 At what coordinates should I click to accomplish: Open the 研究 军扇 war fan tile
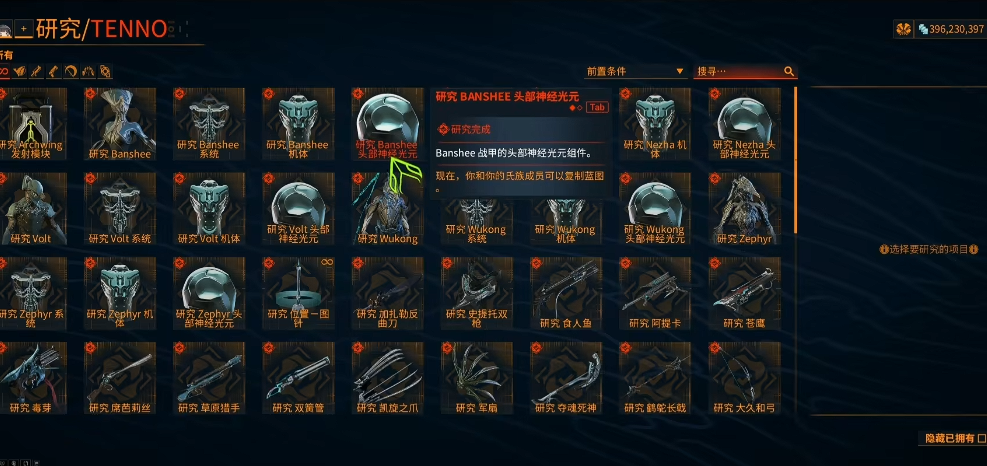coord(477,378)
